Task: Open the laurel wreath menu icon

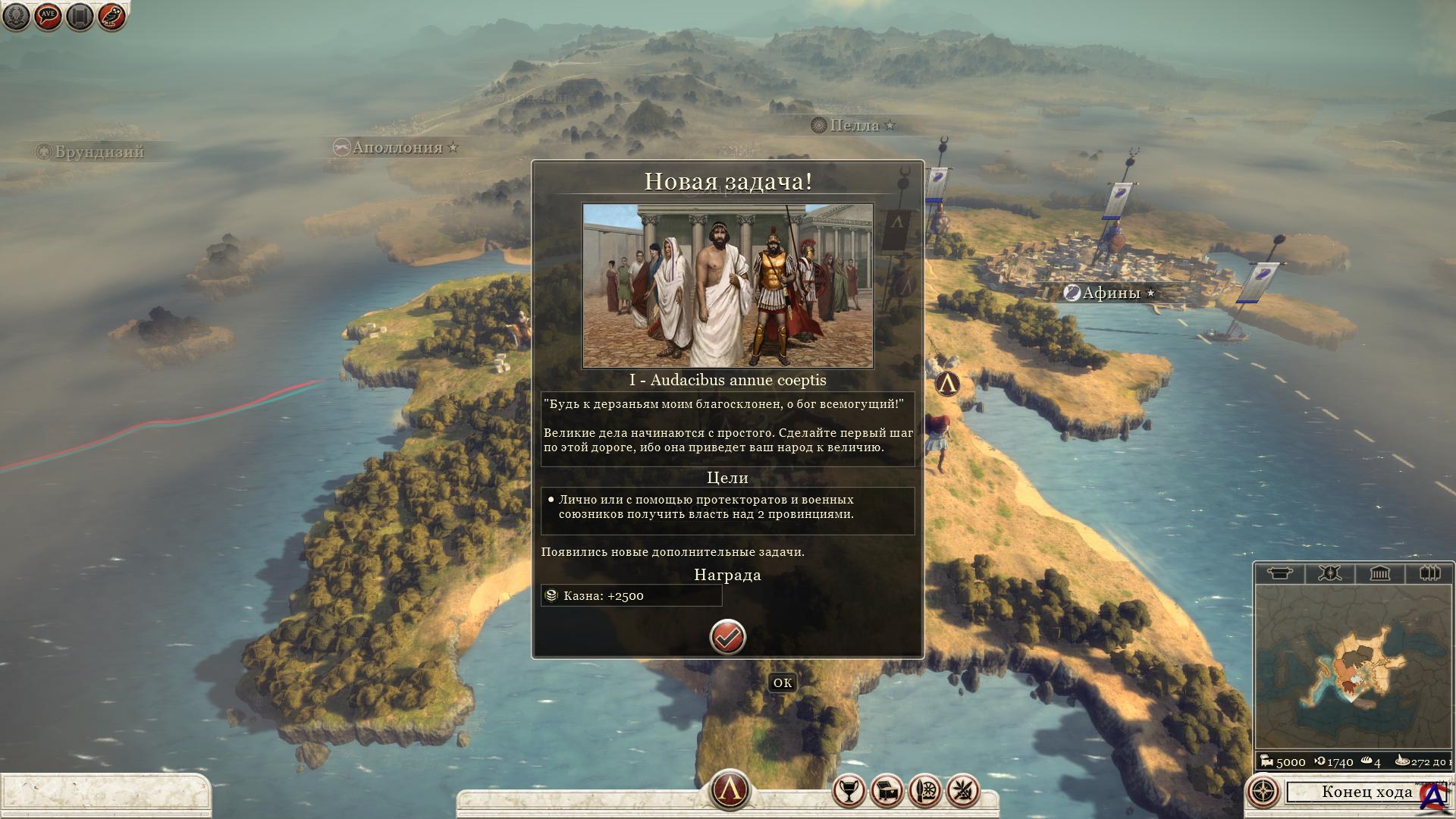Action: [16, 16]
